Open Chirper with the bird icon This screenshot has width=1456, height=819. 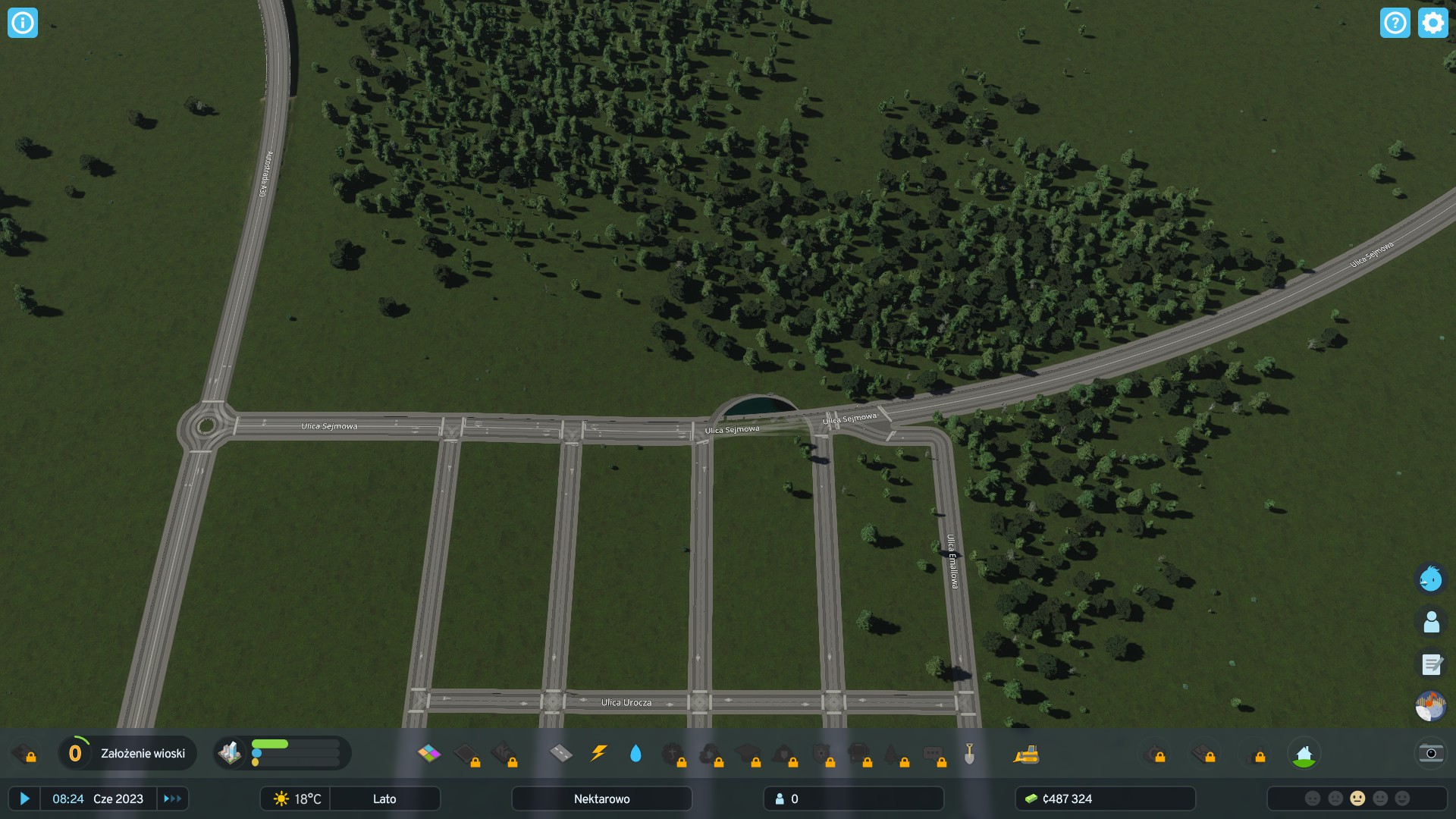(x=1431, y=579)
